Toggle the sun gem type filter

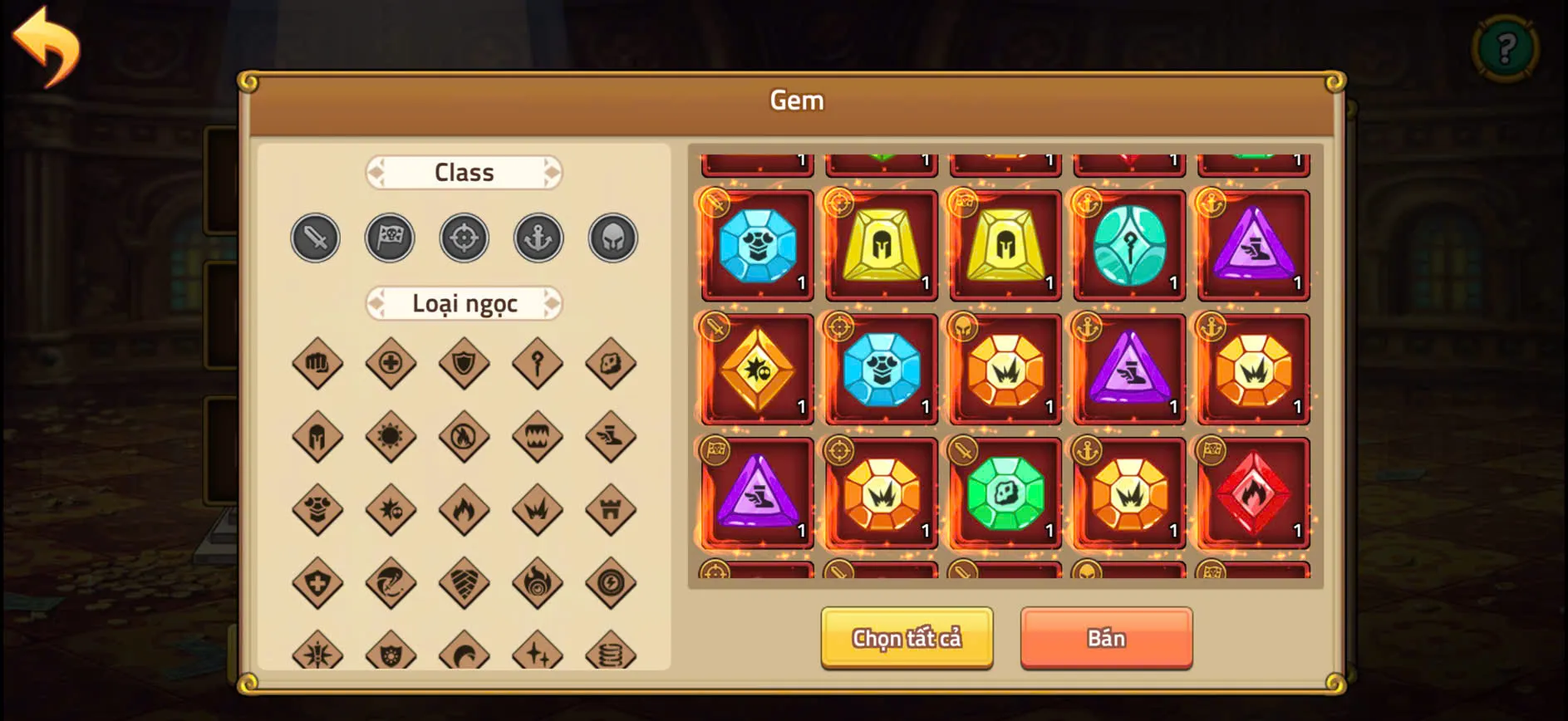pos(389,436)
